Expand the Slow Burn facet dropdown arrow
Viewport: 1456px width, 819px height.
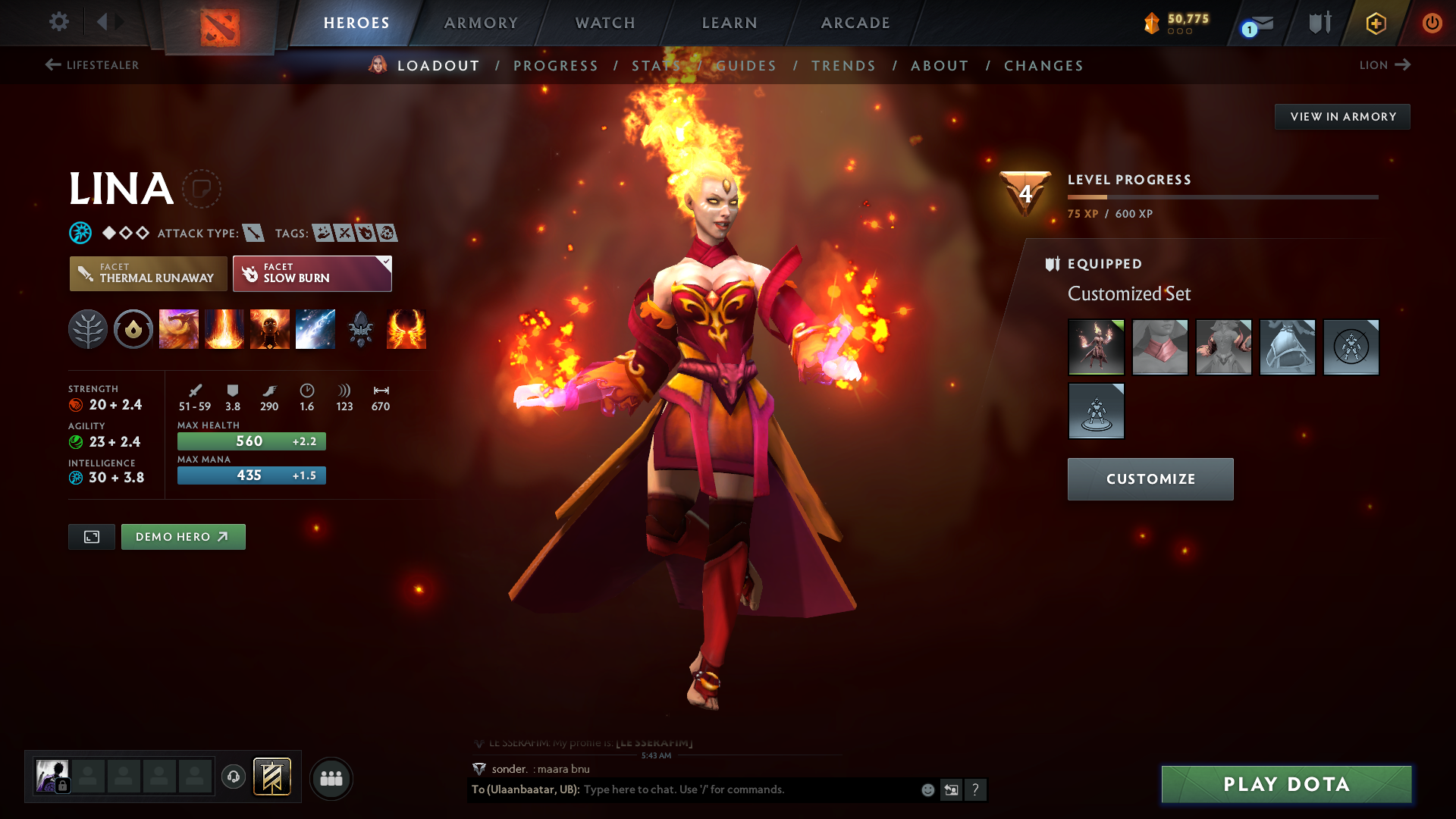point(386,261)
